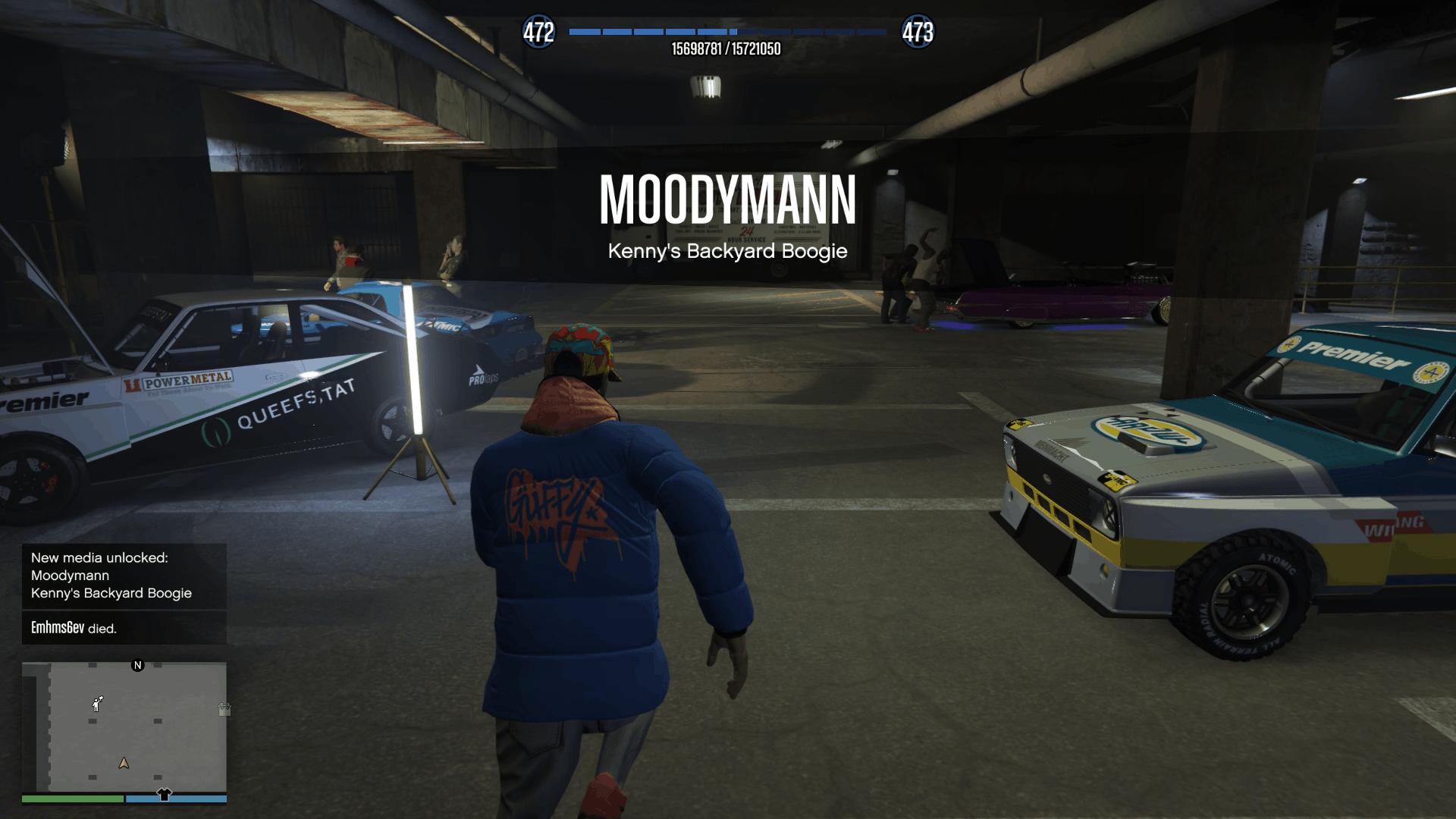Click the gift box blip on minimap

[x=224, y=710]
